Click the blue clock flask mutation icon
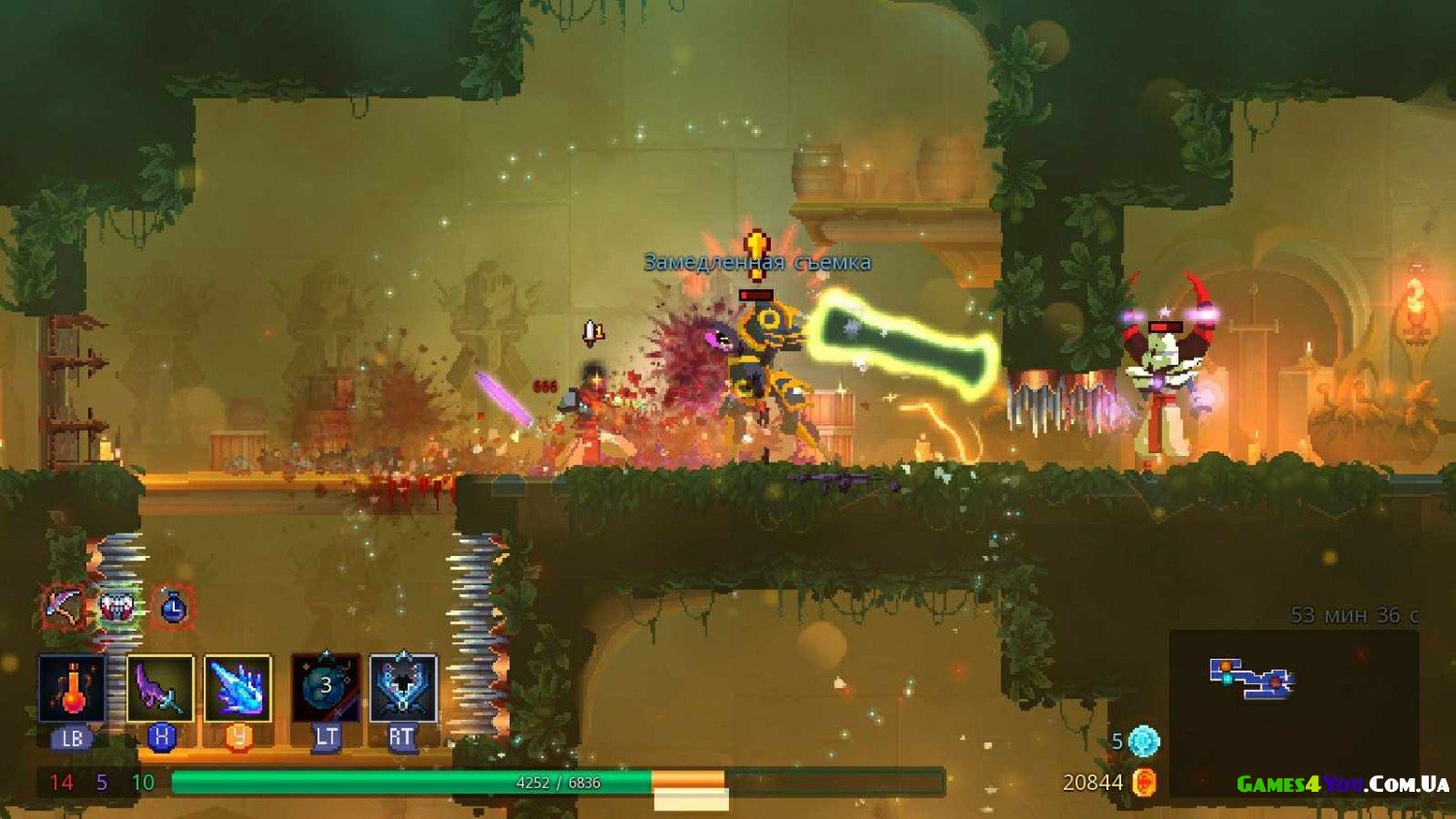The height and width of the screenshot is (819, 1456). 173,607
